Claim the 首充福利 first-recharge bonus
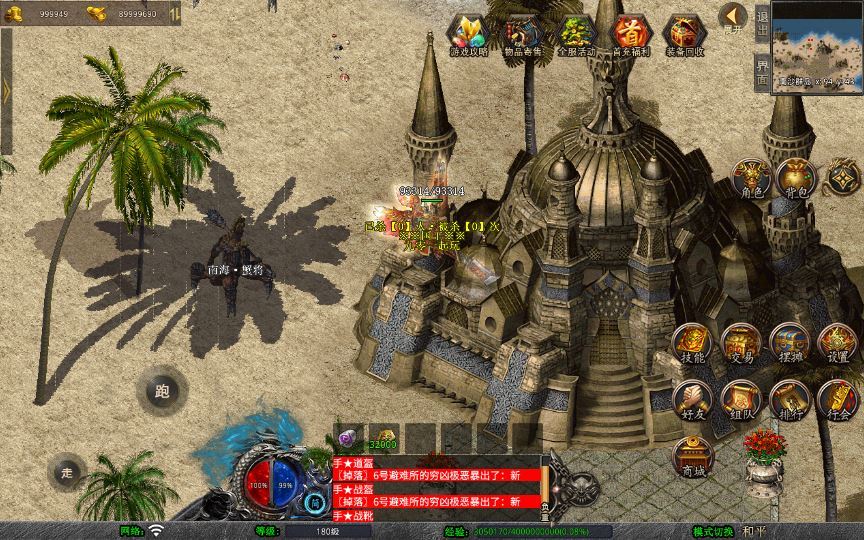 click(x=630, y=34)
